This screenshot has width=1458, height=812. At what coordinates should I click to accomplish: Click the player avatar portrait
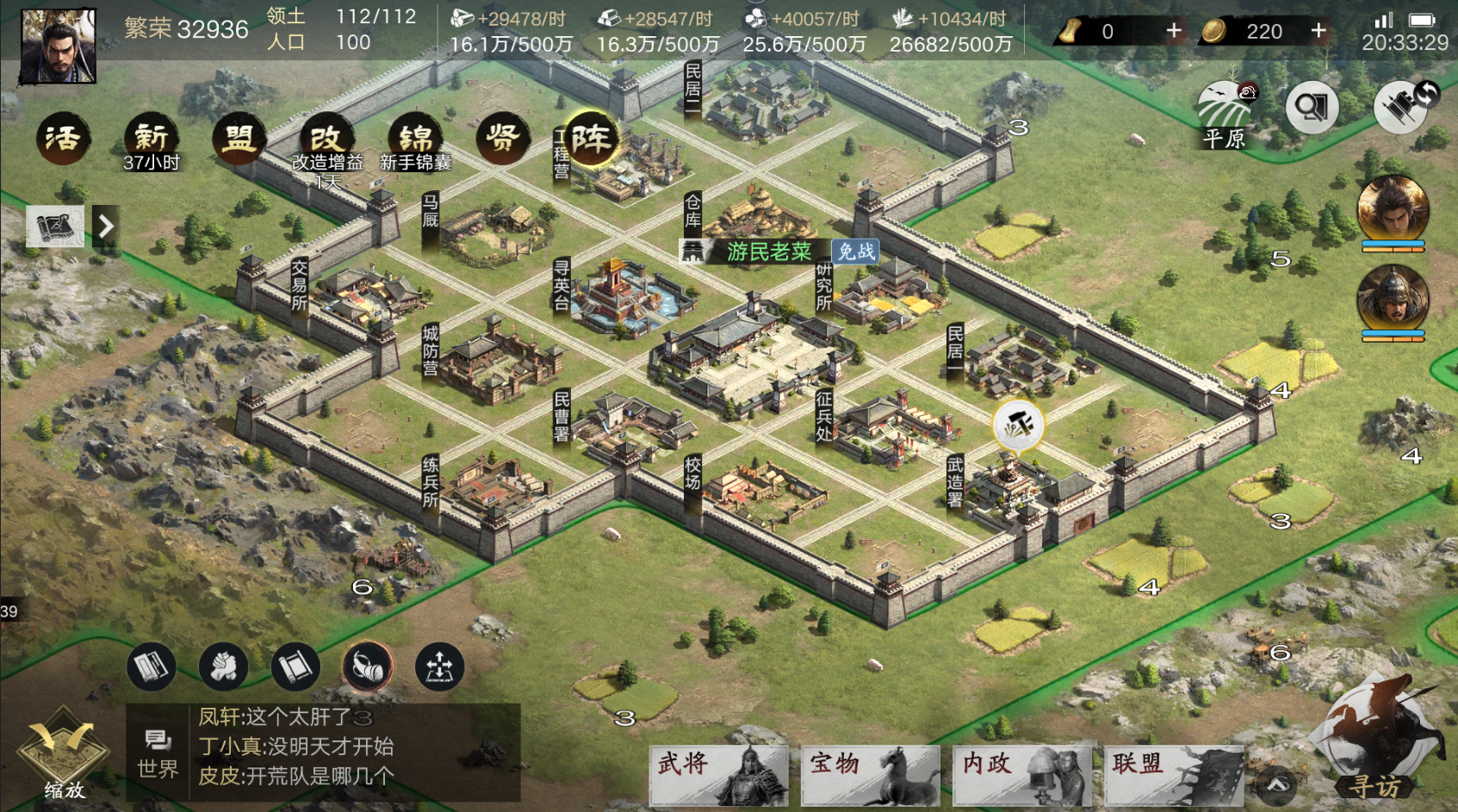[58, 46]
